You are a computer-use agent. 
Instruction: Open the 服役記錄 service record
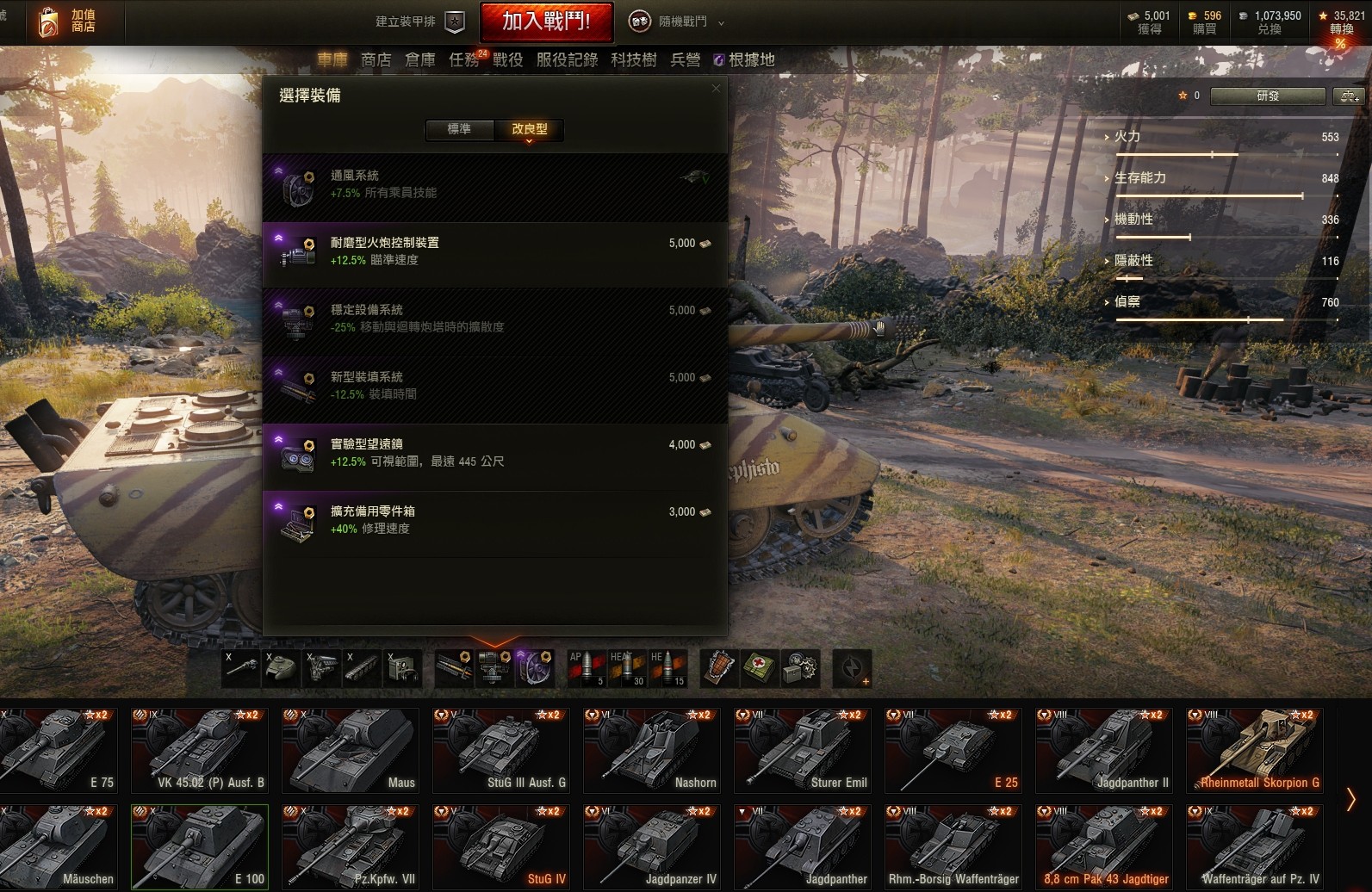(x=567, y=59)
